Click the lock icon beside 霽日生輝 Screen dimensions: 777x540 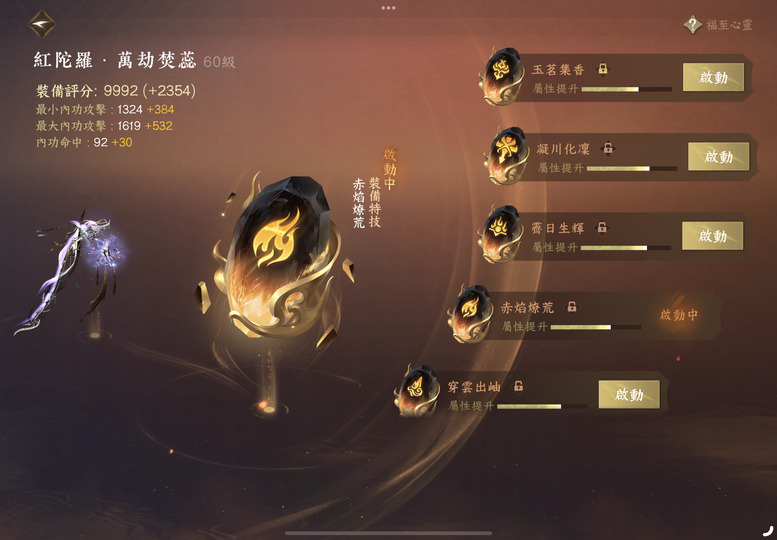[x=602, y=228]
